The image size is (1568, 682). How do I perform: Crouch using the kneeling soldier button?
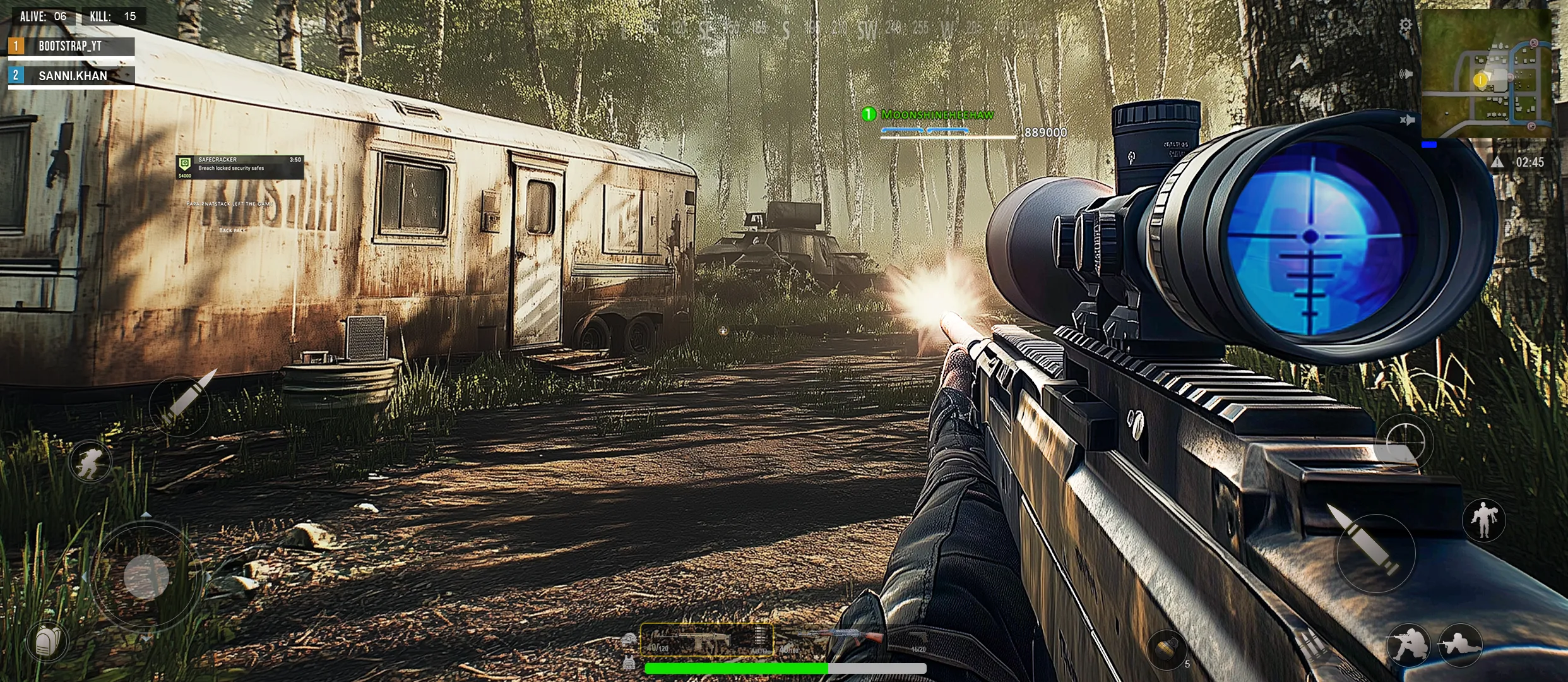[x=1408, y=645]
